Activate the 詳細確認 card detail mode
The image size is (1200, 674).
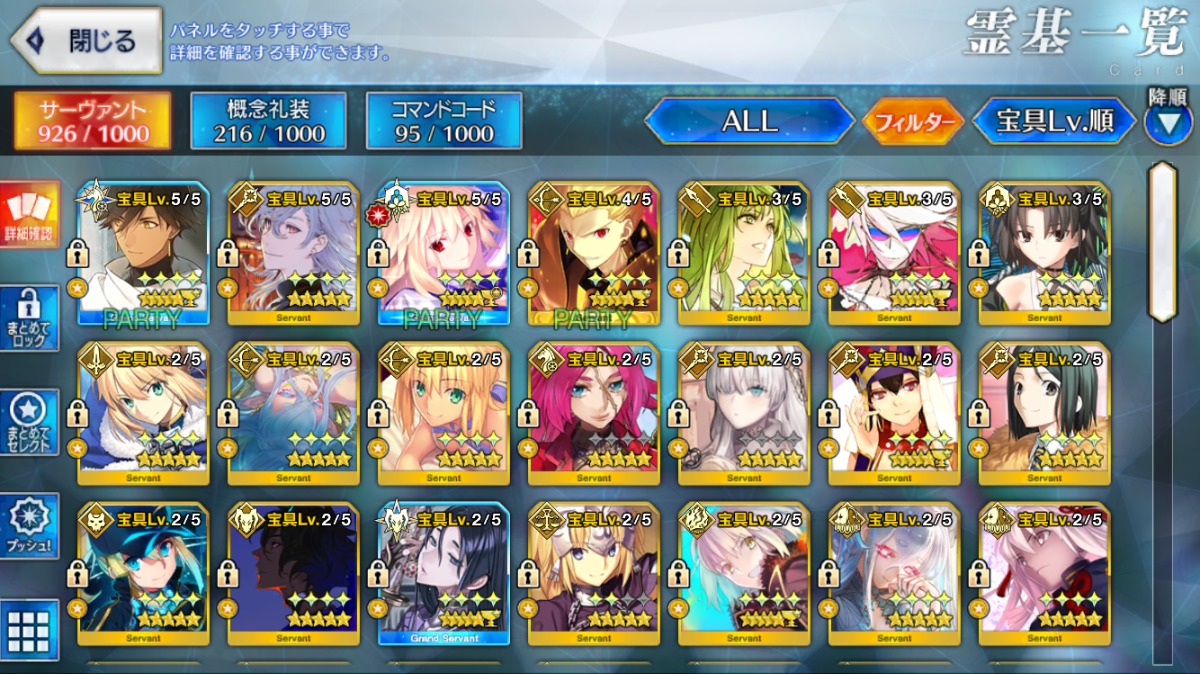pyautogui.click(x=30, y=217)
